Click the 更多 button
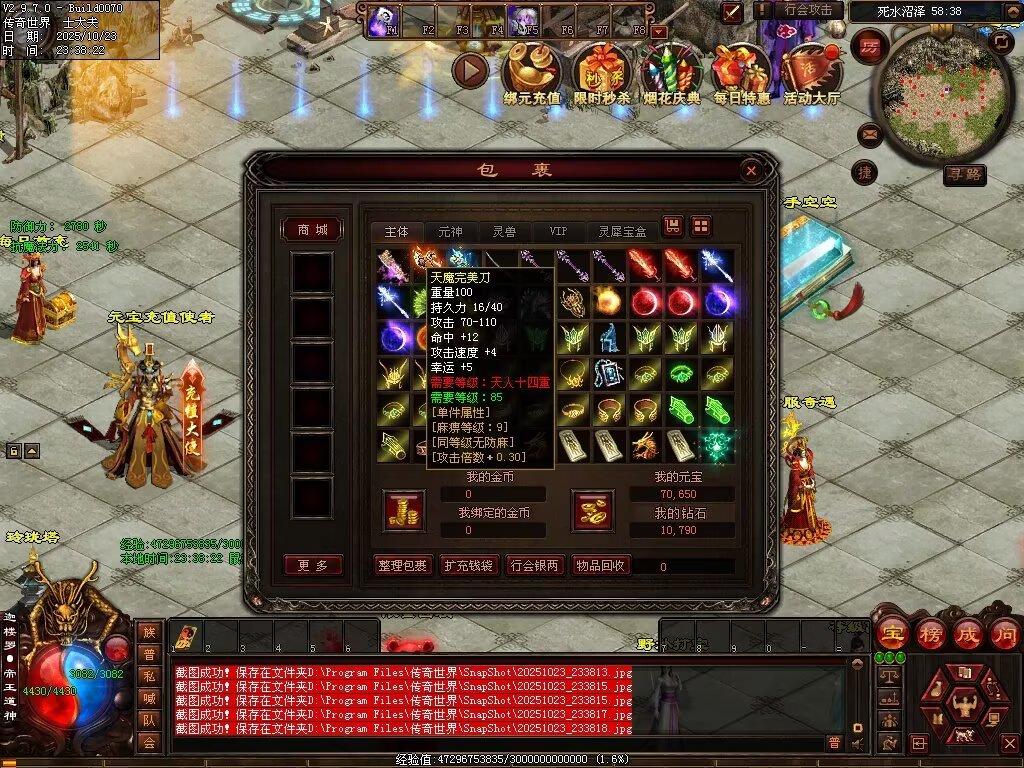 coord(312,566)
